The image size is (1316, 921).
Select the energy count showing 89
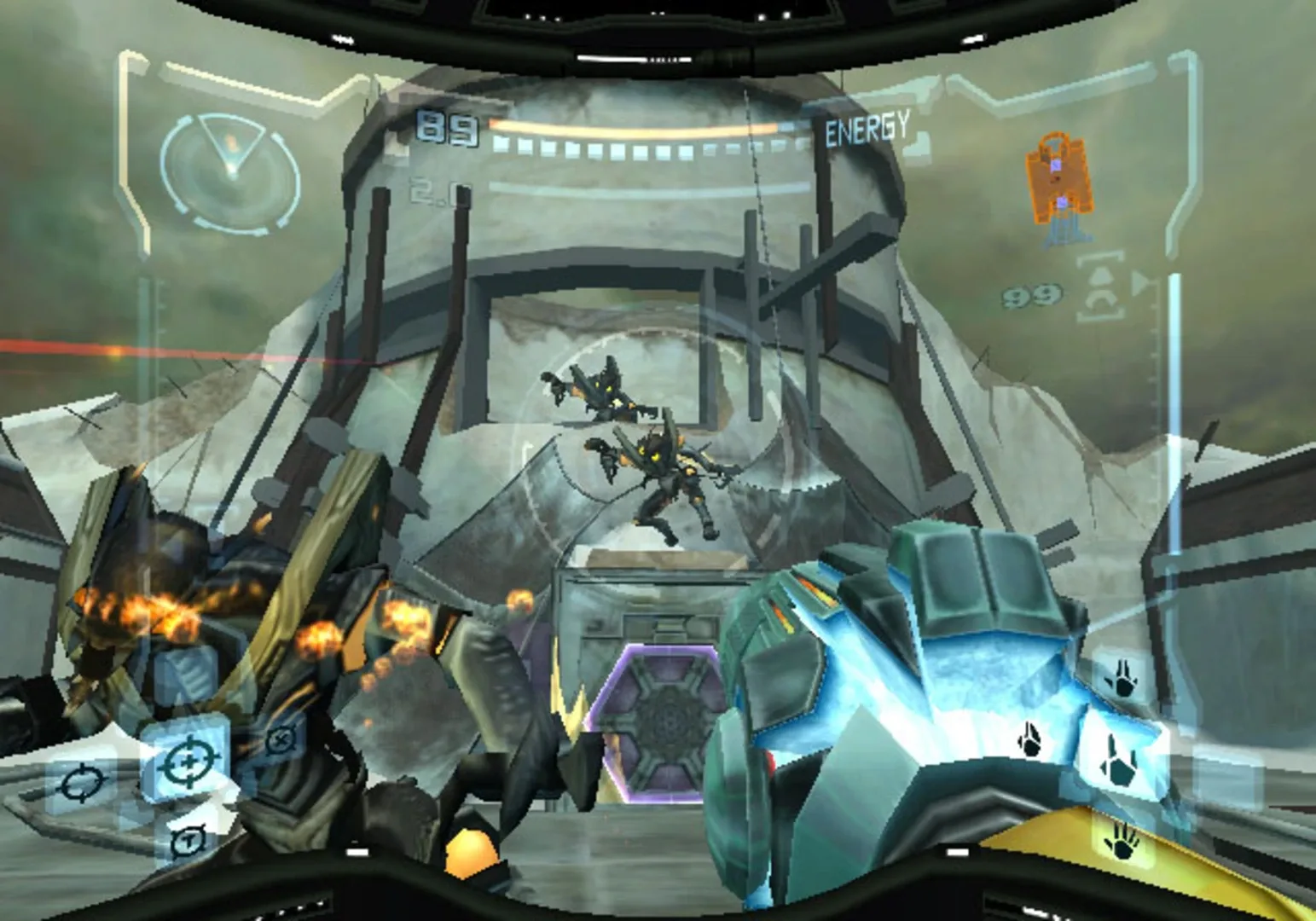point(444,128)
